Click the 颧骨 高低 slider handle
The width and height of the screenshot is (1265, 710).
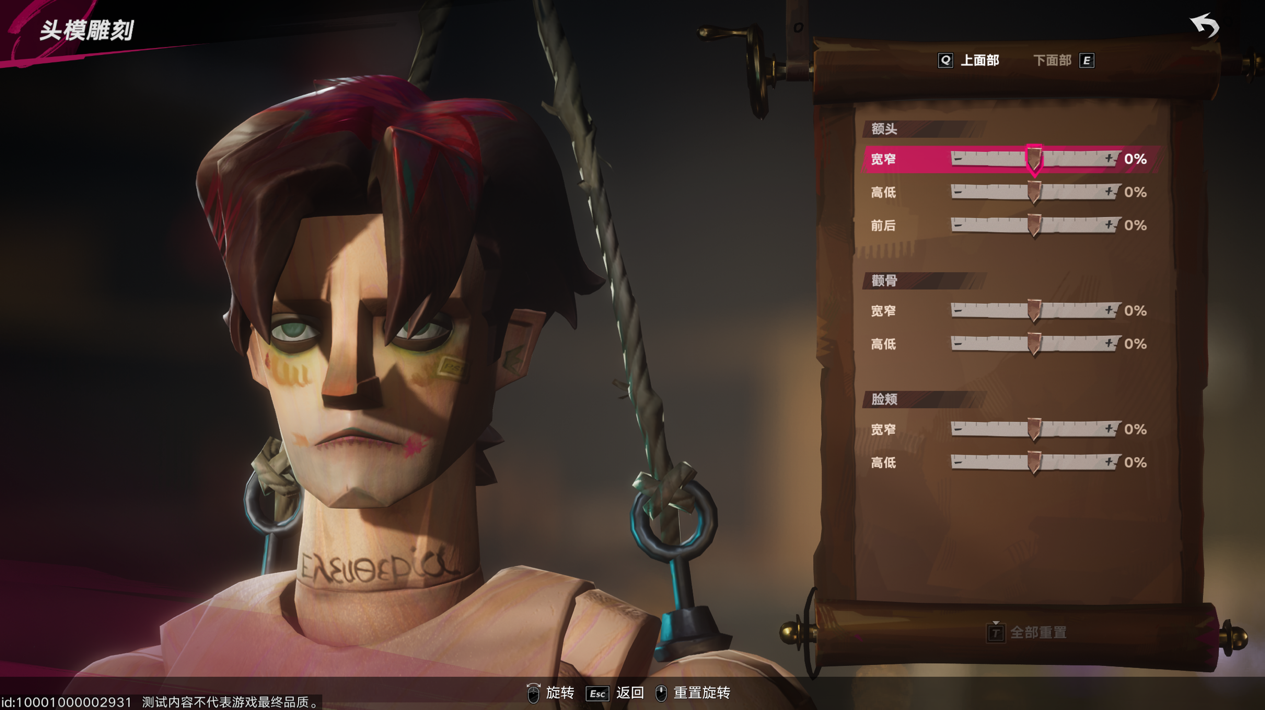coord(1034,345)
